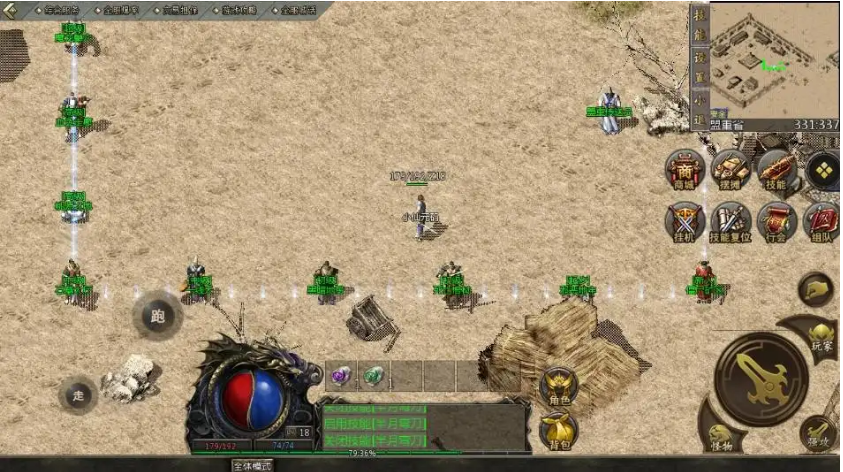
Task: Use the purple gem hotbar item
Action: click(340, 376)
